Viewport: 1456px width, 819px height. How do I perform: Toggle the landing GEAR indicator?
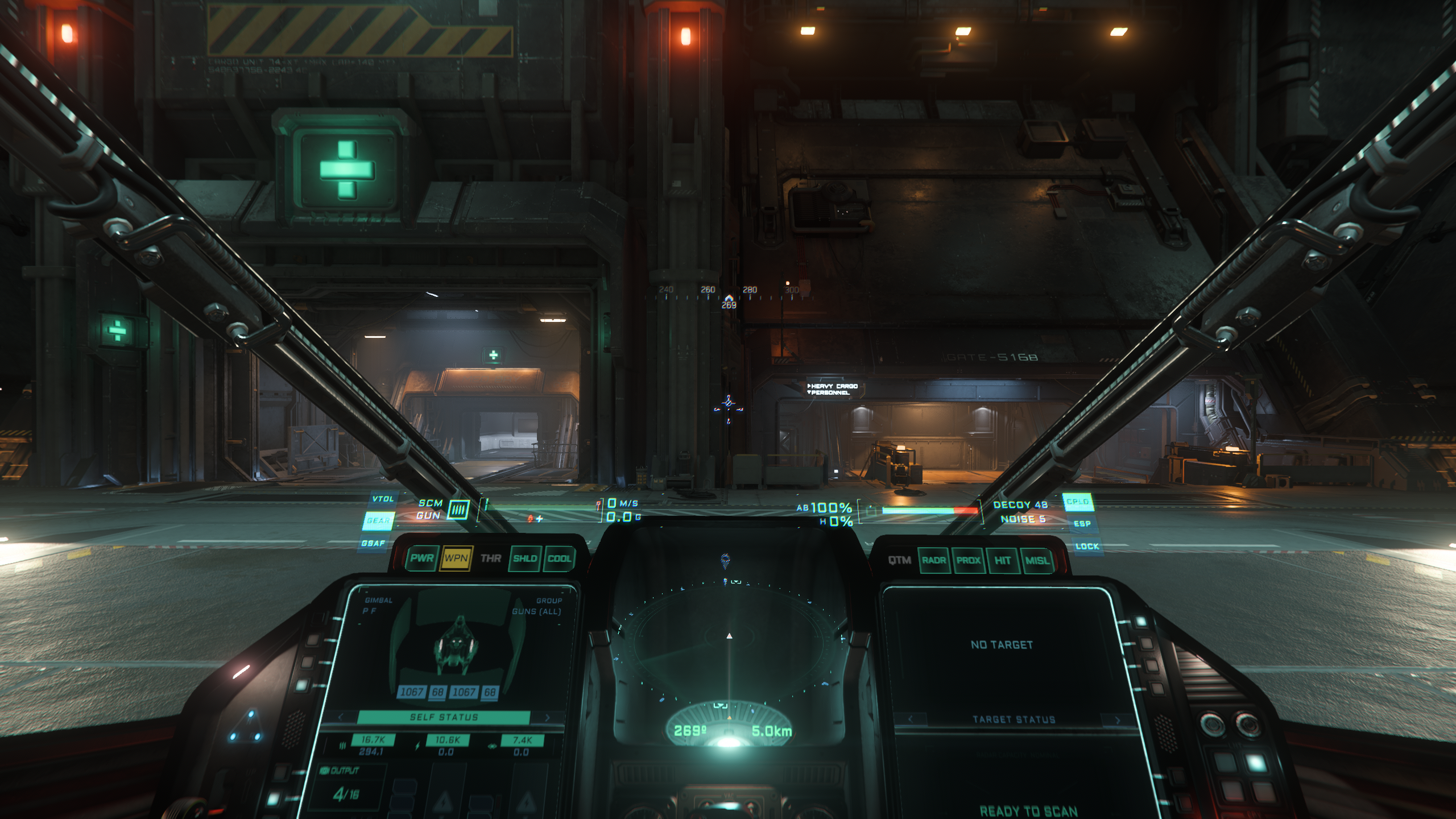click(378, 520)
